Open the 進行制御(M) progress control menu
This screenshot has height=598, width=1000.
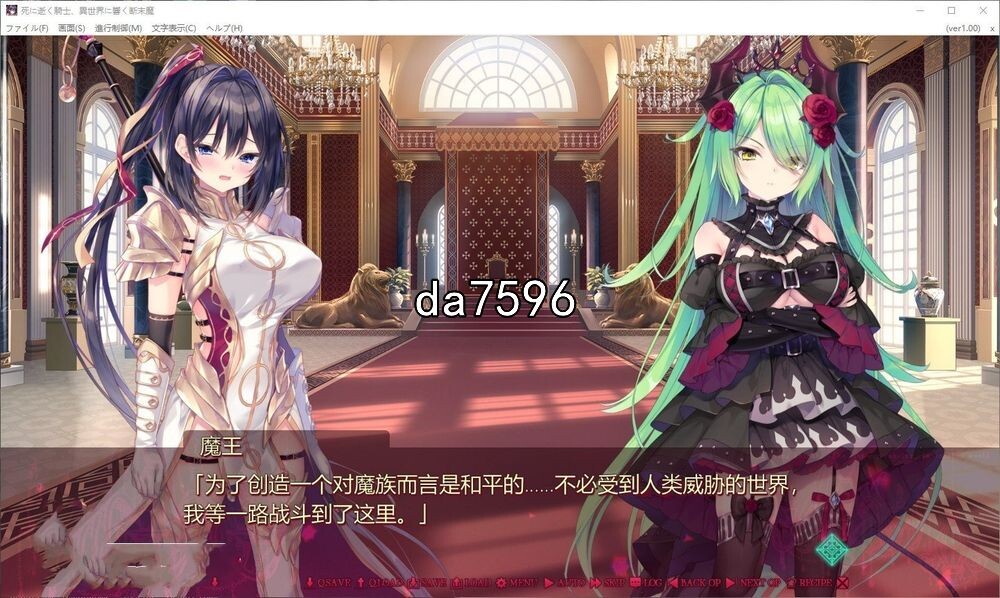(118, 28)
